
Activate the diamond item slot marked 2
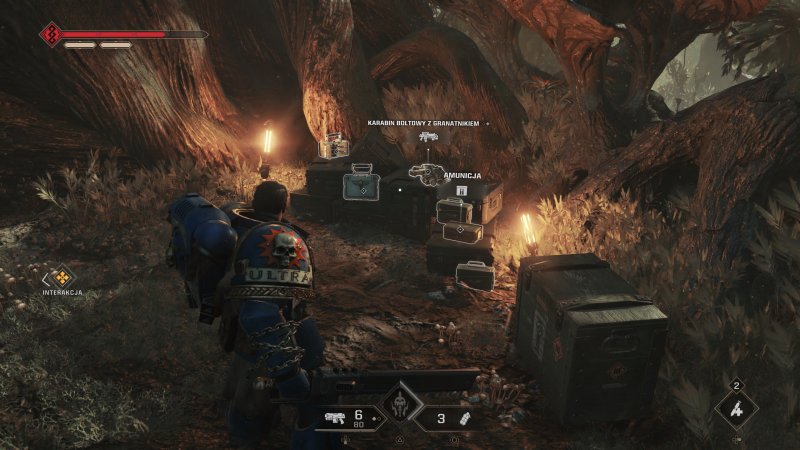[736, 408]
